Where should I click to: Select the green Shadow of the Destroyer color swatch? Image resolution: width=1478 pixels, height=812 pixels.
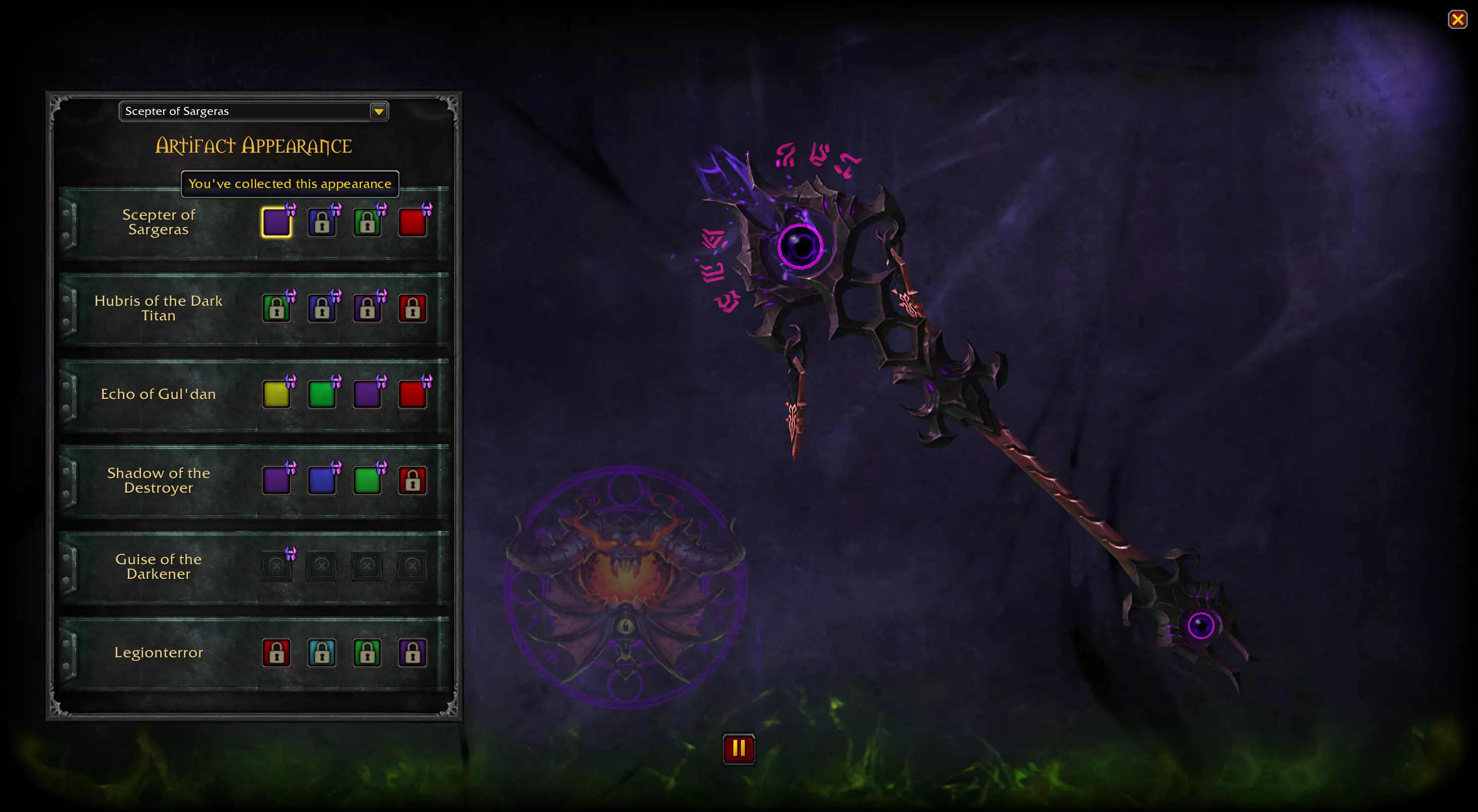pos(368,481)
